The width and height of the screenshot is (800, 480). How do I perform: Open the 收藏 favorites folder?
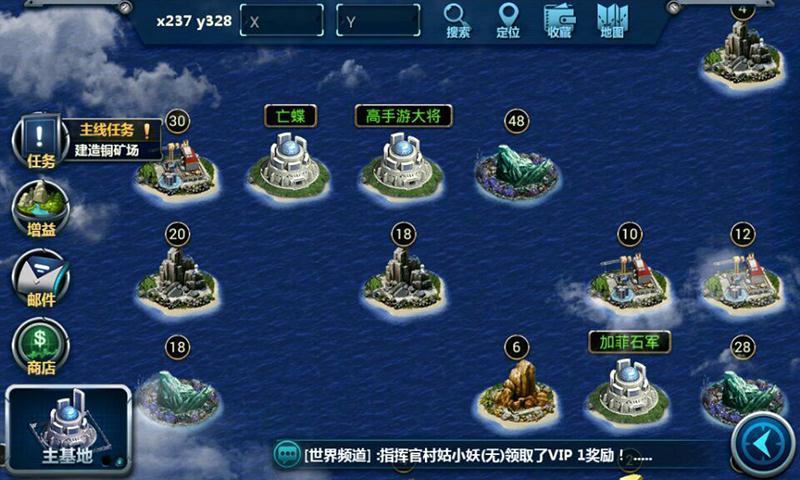(559, 20)
